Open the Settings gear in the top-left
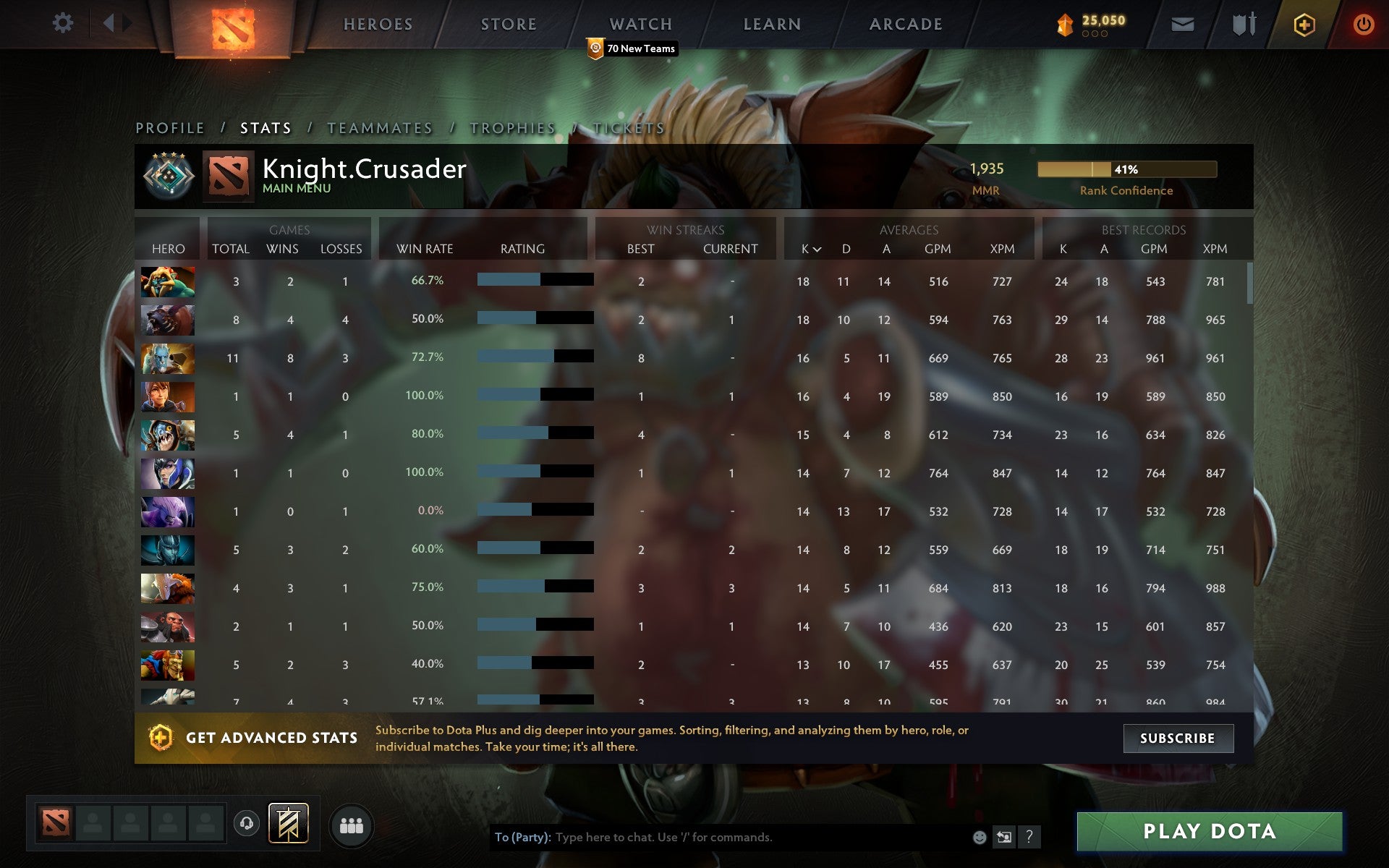Image resolution: width=1389 pixels, height=868 pixels. click(64, 23)
